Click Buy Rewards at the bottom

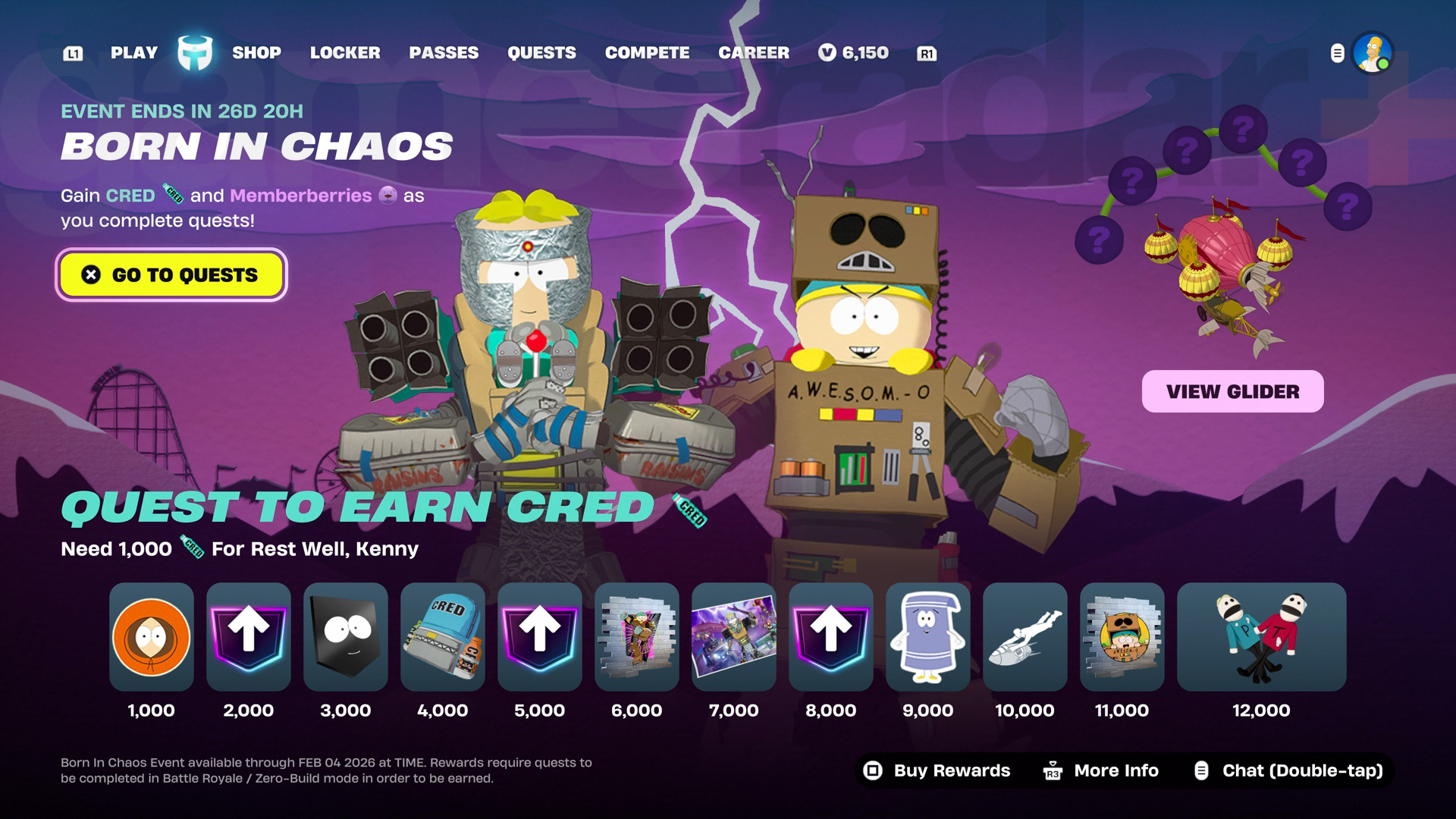point(937,770)
